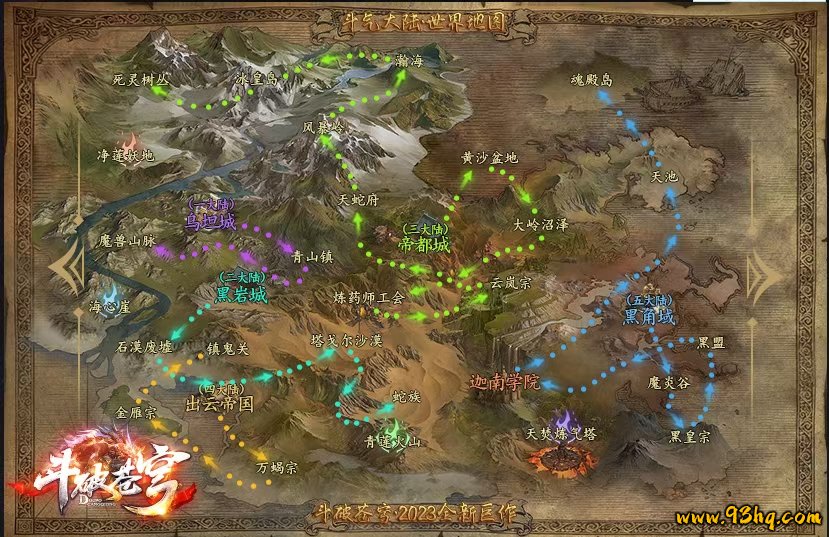Choose 迦南学院 on the map
The width and height of the screenshot is (829, 537).
tap(505, 382)
